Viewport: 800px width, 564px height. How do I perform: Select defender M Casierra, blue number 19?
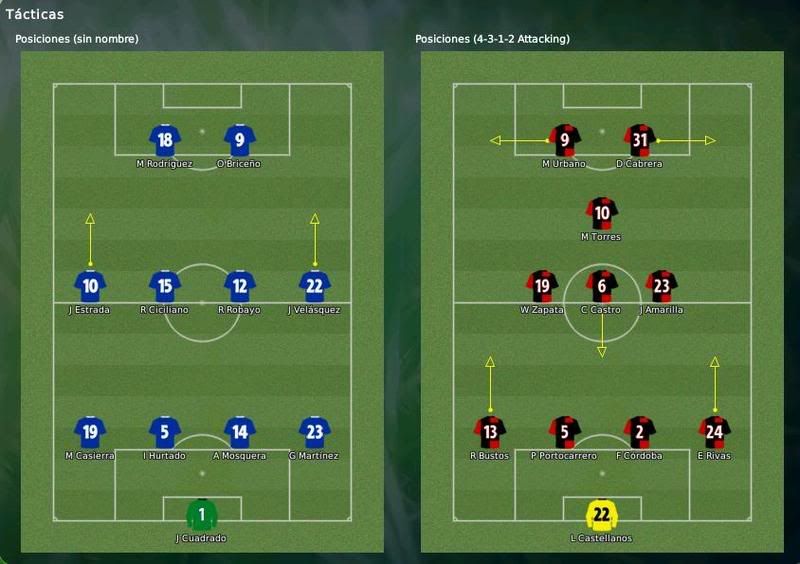(90, 432)
